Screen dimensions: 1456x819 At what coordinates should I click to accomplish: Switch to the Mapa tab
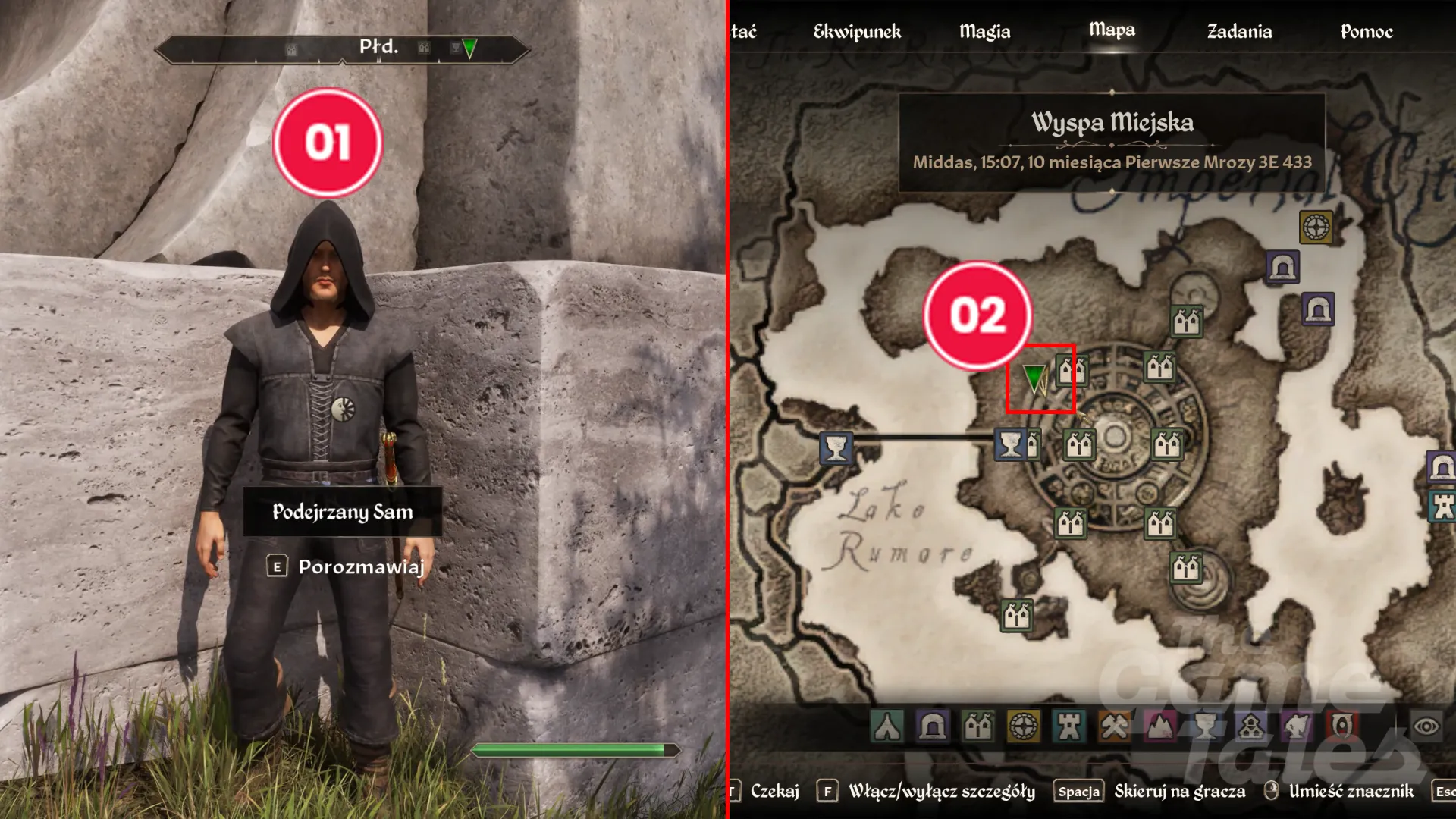pyautogui.click(x=1112, y=30)
